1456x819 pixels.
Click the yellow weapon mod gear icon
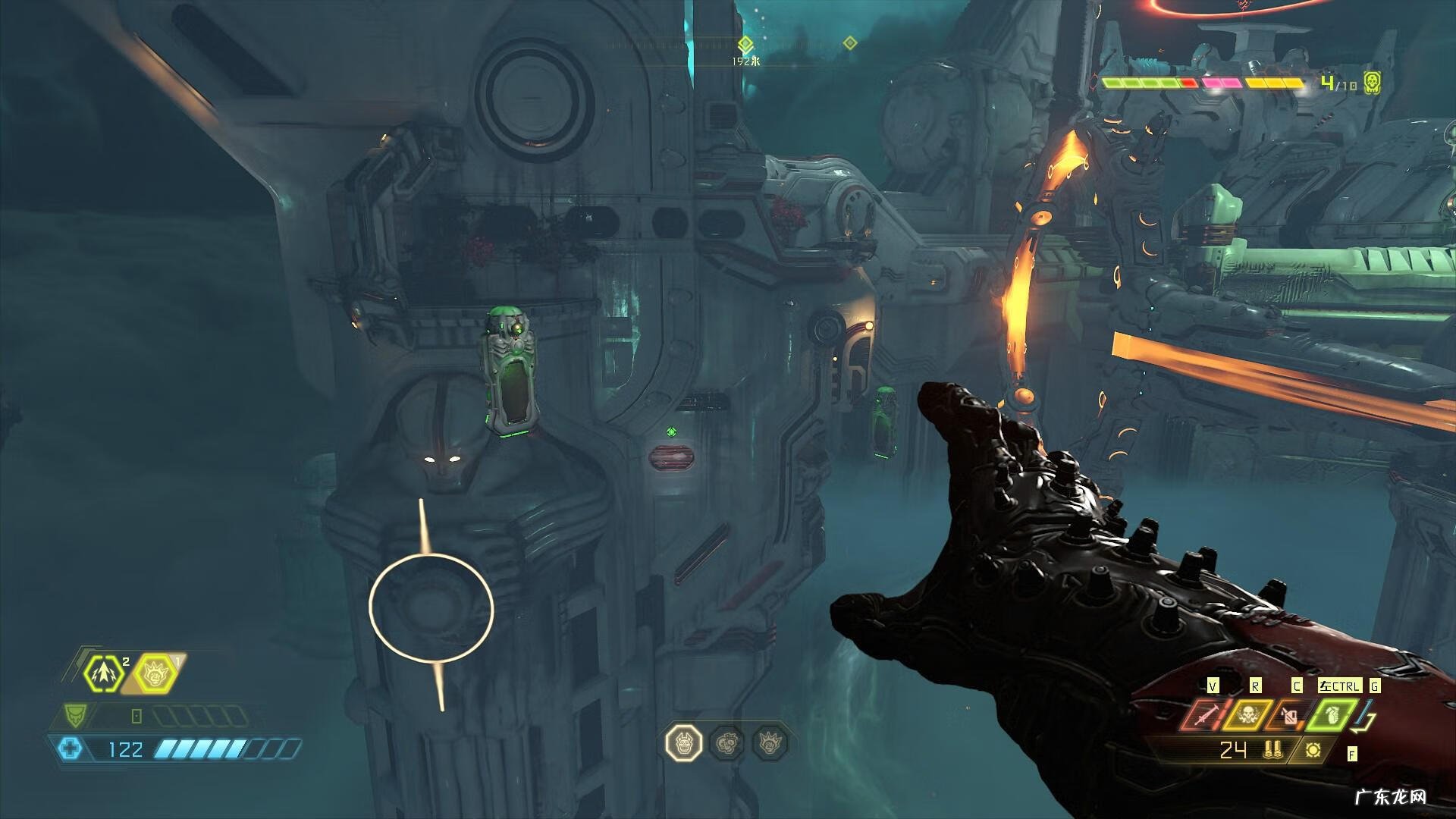1313,751
